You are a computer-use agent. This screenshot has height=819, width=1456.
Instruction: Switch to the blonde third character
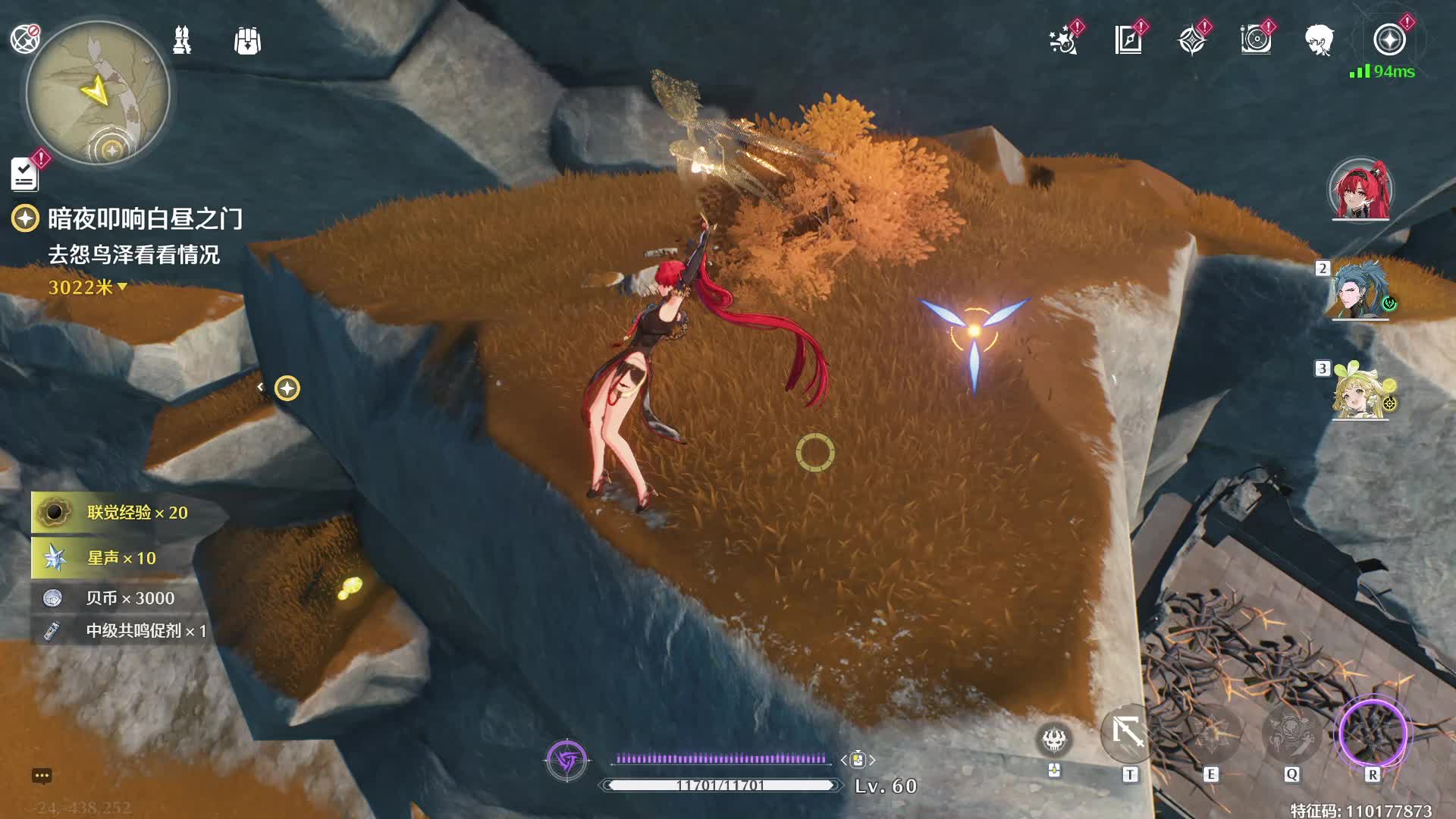coord(1360,391)
